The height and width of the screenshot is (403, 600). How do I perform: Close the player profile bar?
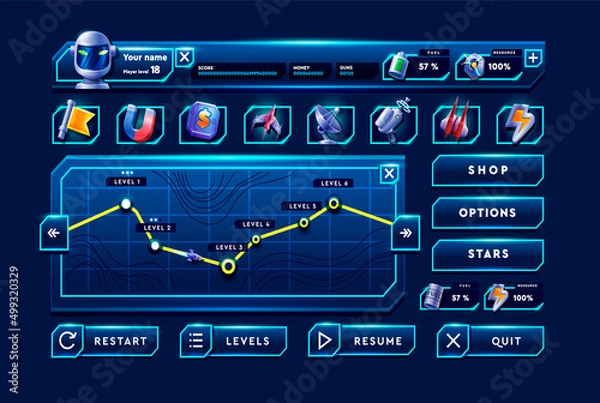pos(184,57)
